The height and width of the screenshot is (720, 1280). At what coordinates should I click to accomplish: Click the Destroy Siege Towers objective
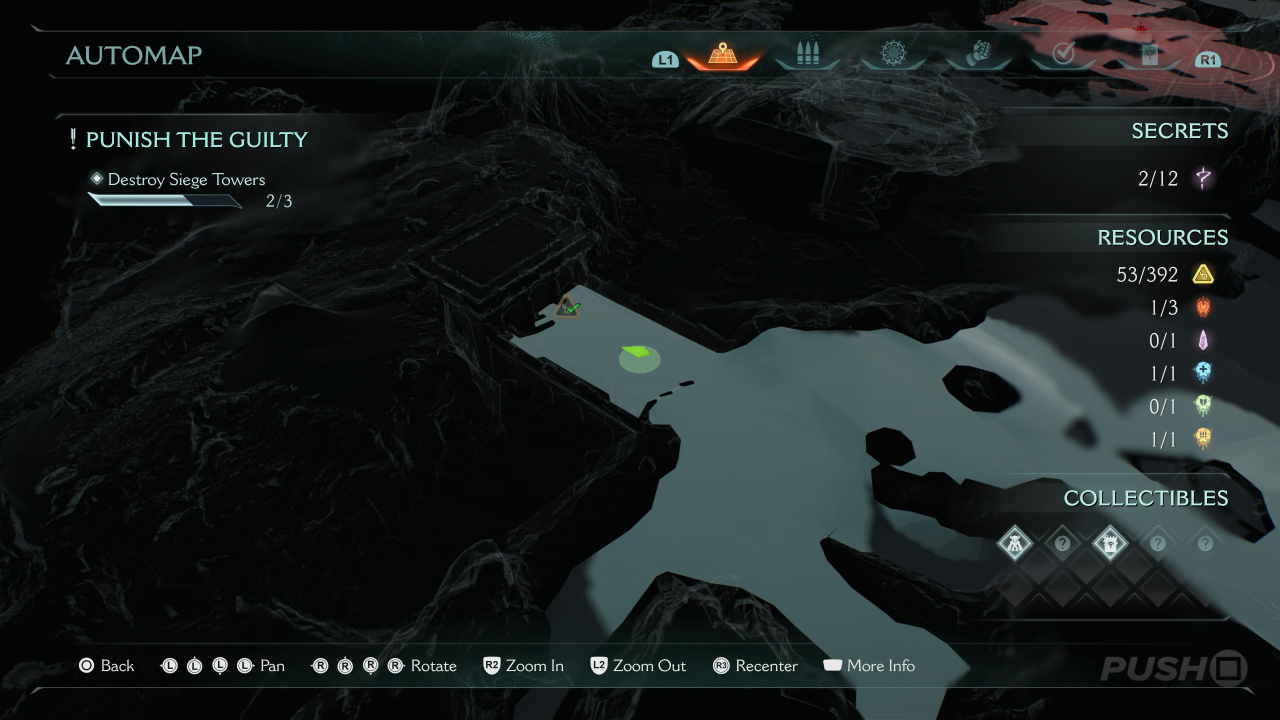point(186,180)
